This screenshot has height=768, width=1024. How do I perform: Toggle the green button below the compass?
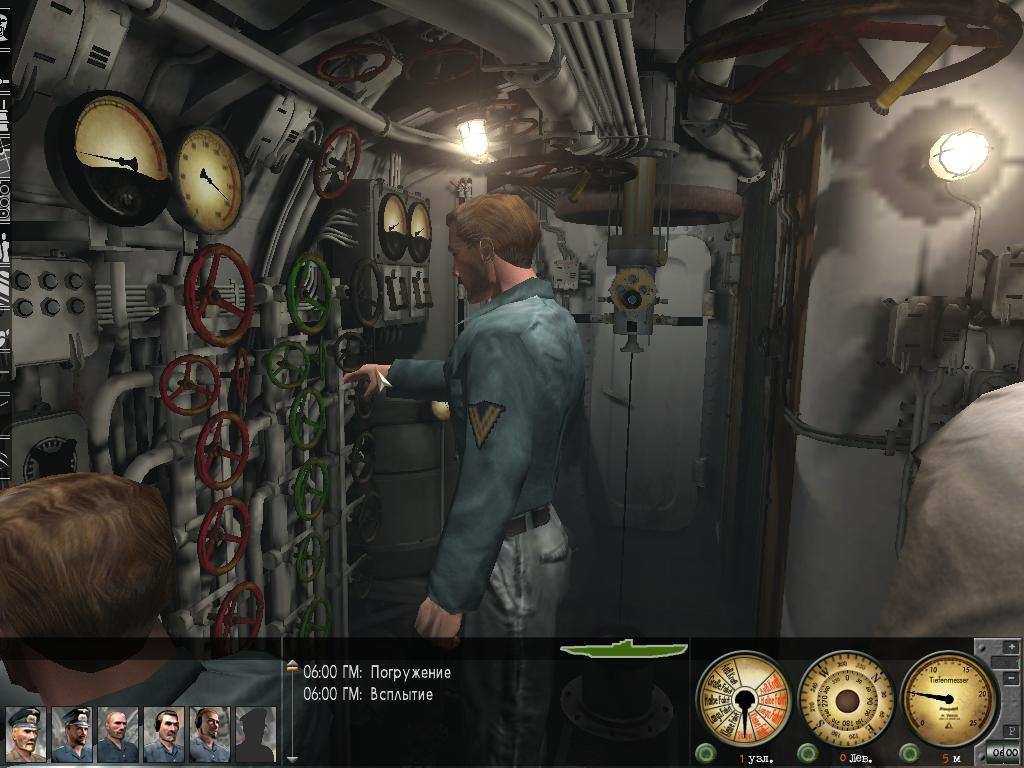click(x=808, y=753)
